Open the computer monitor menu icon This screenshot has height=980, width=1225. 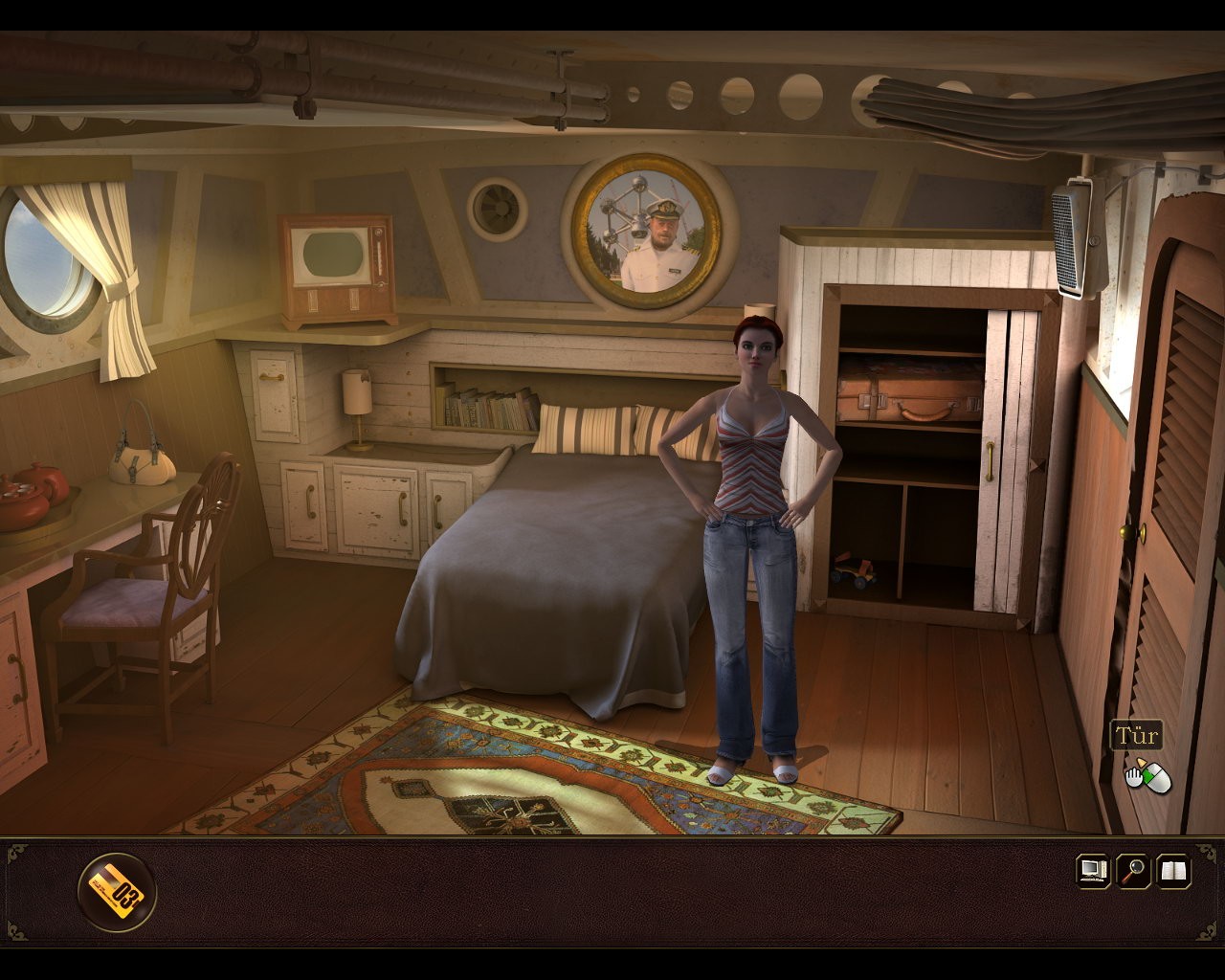pyautogui.click(x=1093, y=871)
